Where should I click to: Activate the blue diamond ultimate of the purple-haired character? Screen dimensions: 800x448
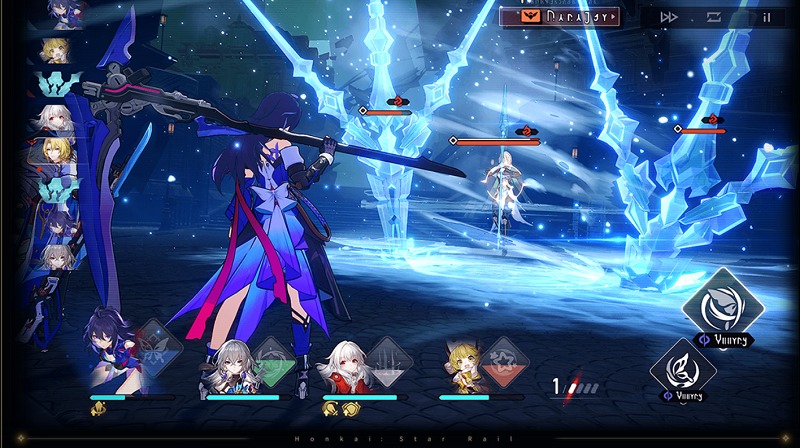(x=156, y=347)
